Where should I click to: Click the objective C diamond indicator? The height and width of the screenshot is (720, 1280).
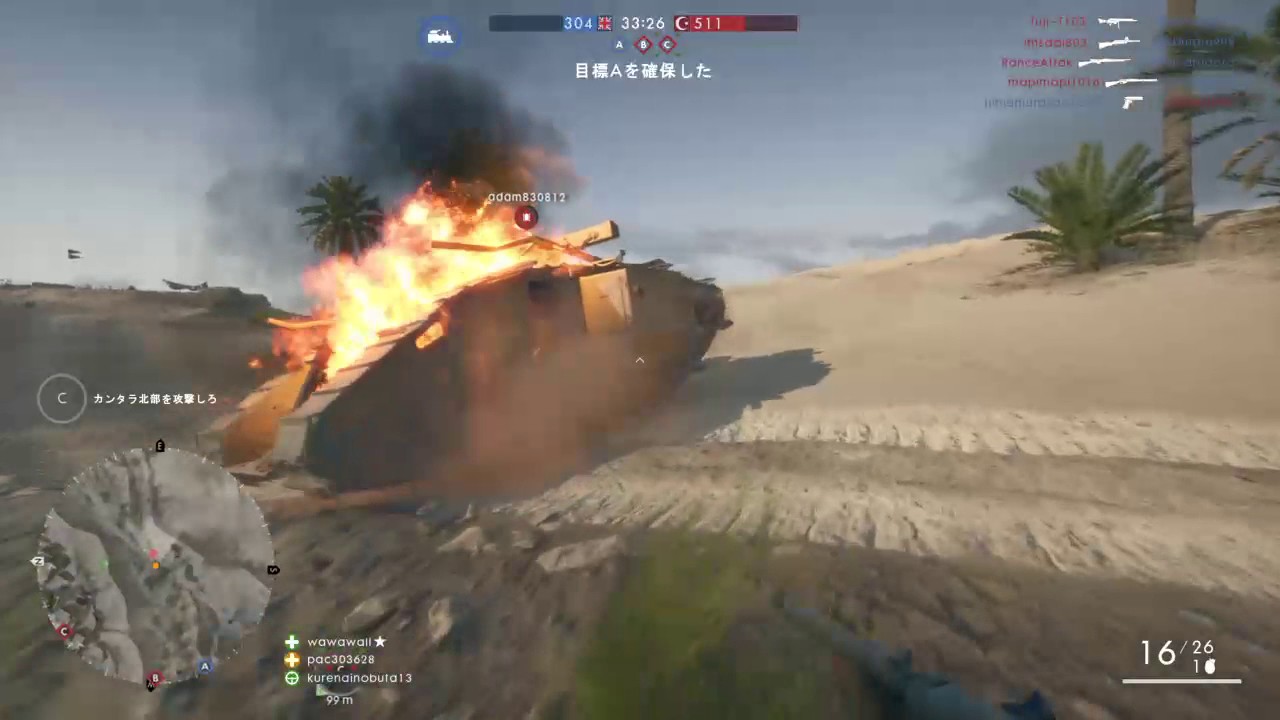tap(667, 45)
